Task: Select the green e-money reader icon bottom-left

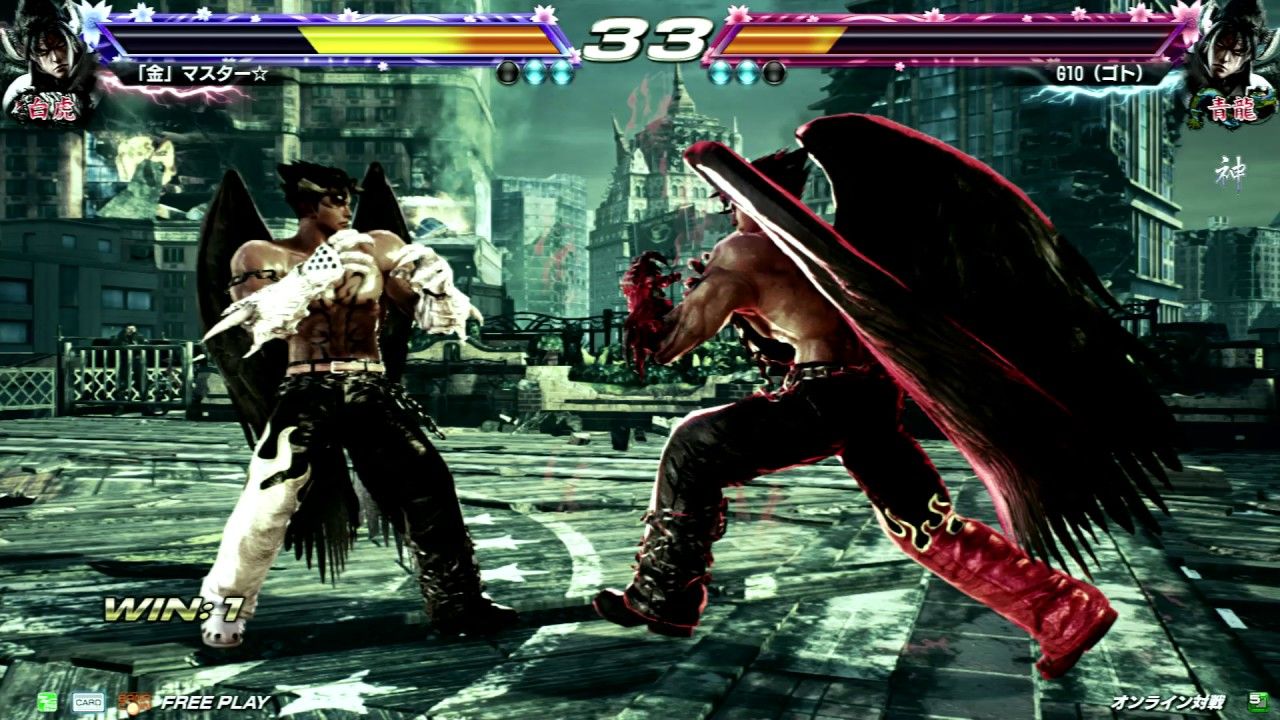Action: pos(47,703)
